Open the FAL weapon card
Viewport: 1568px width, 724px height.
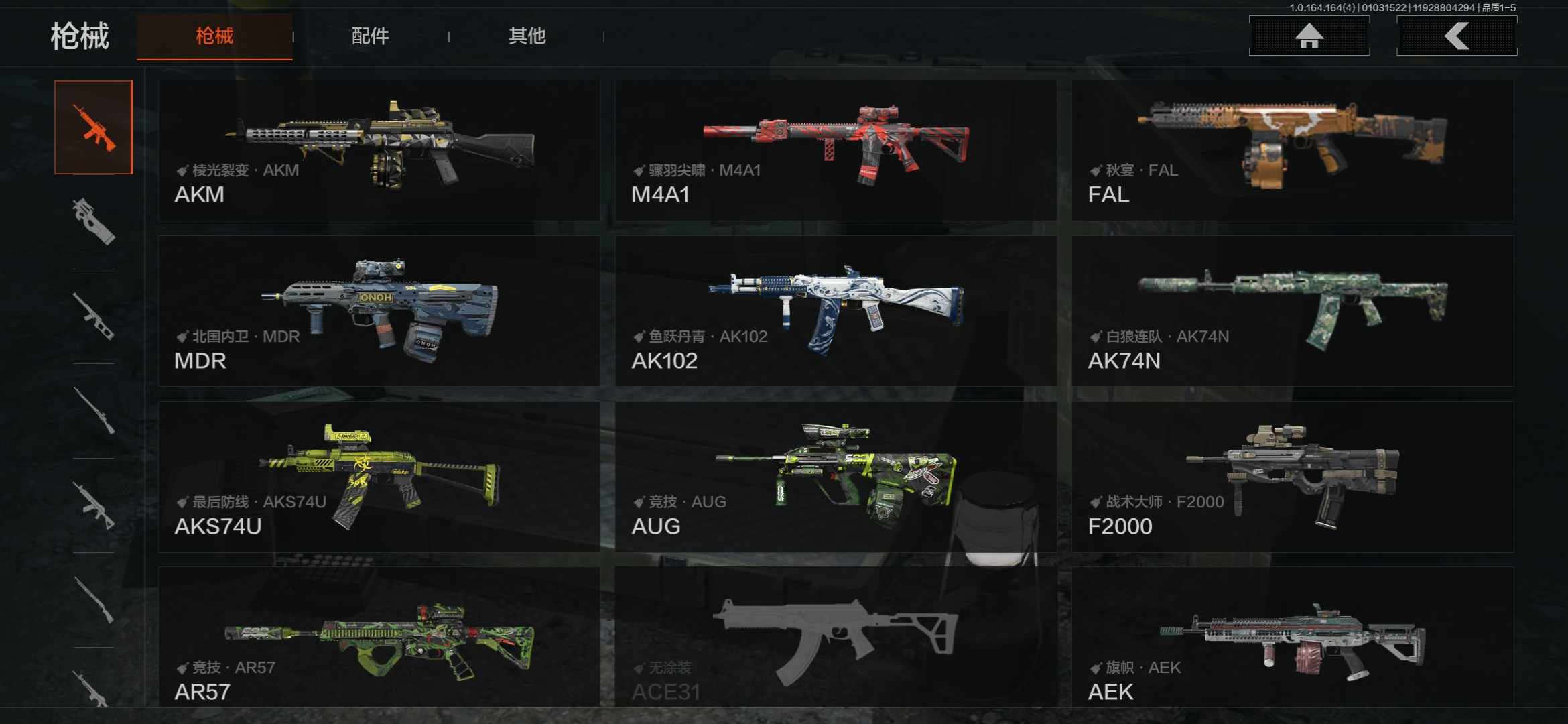click(x=1292, y=151)
